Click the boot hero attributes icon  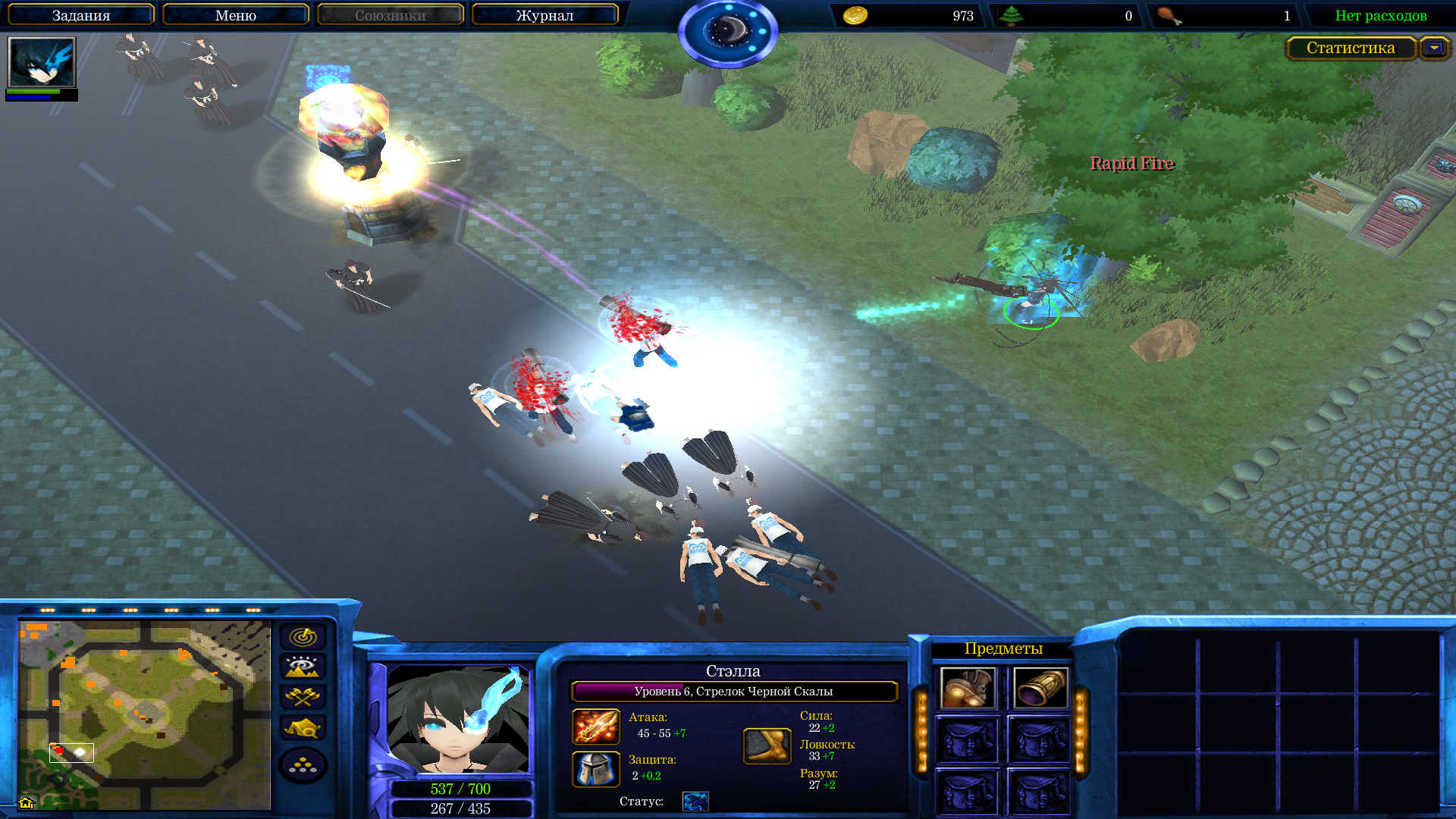pyautogui.click(x=767, y=746)
